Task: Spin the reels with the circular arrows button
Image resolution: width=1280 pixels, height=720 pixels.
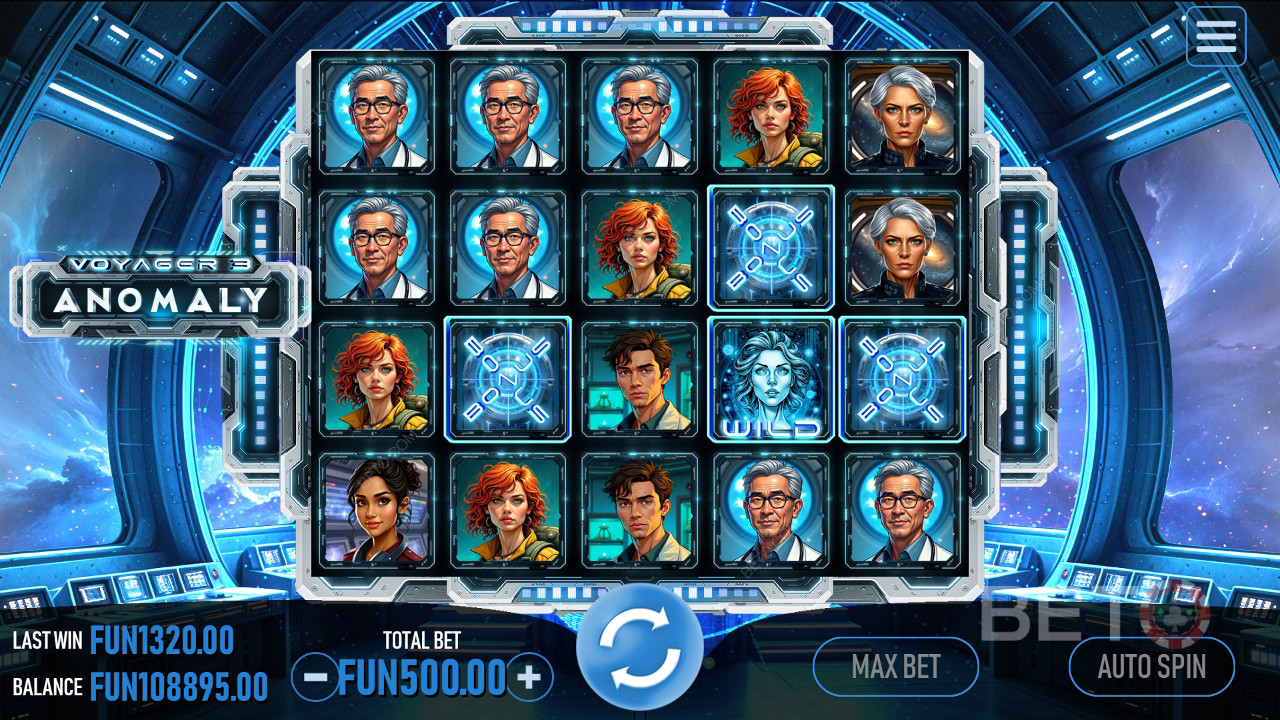Action: (x=640, y=647)
